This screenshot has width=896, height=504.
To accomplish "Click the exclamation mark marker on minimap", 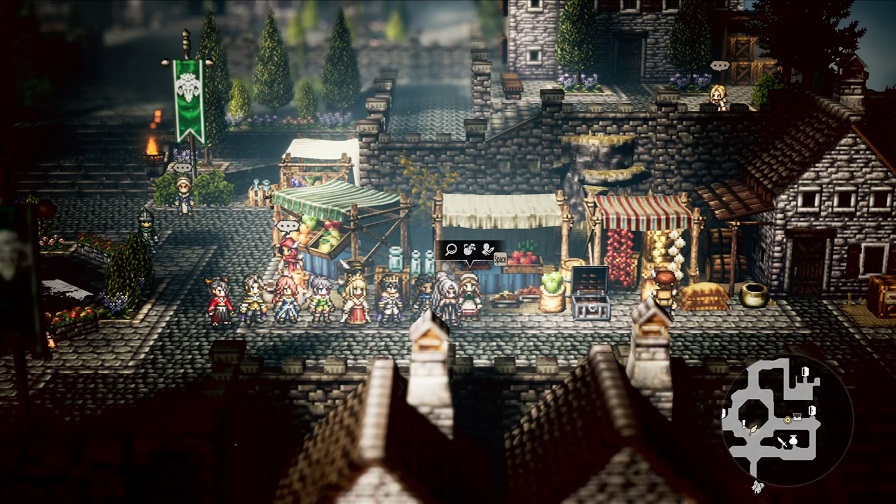I will click(744, 424).
